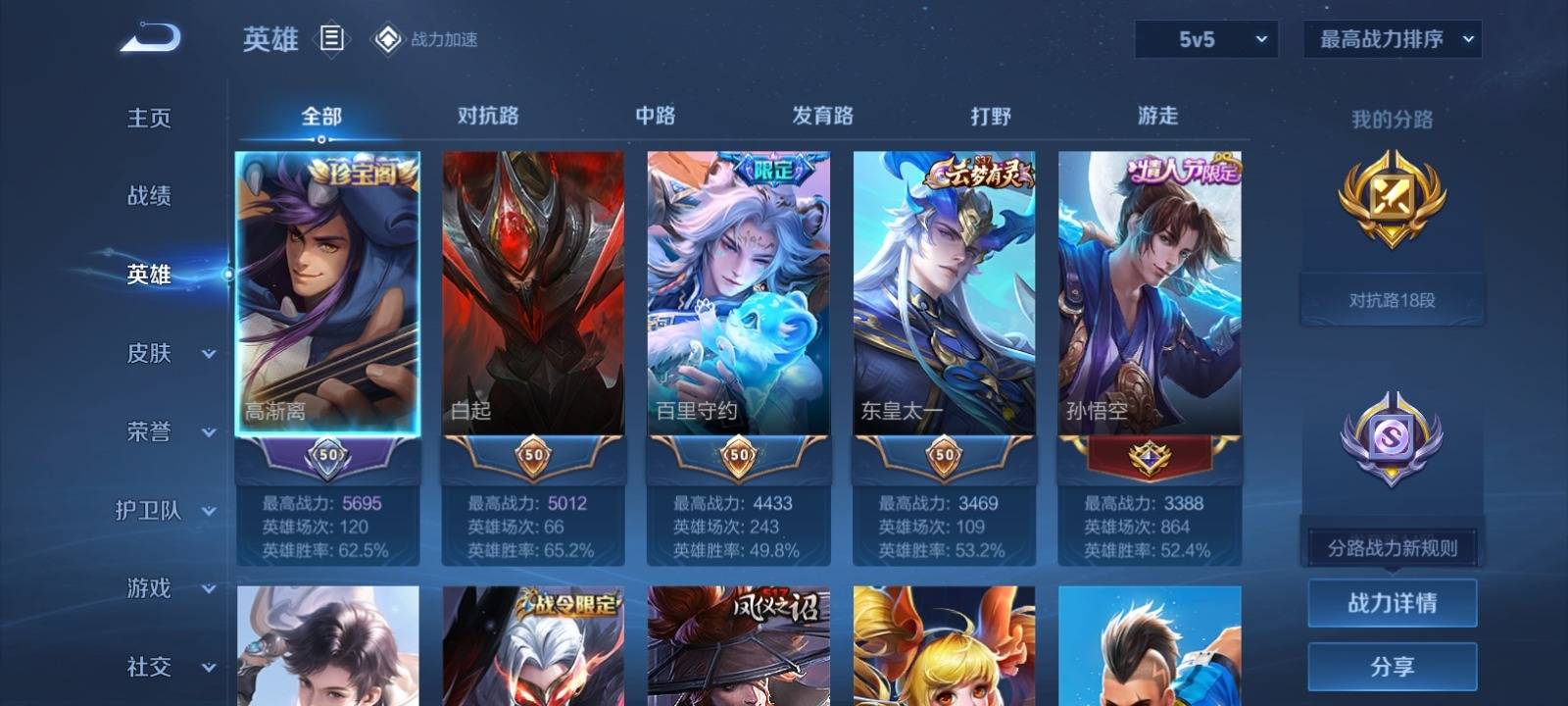Screen dimensions: 1568x706
Task: Expand the 社交 sidebar section
Action: (x=167, y=667)
